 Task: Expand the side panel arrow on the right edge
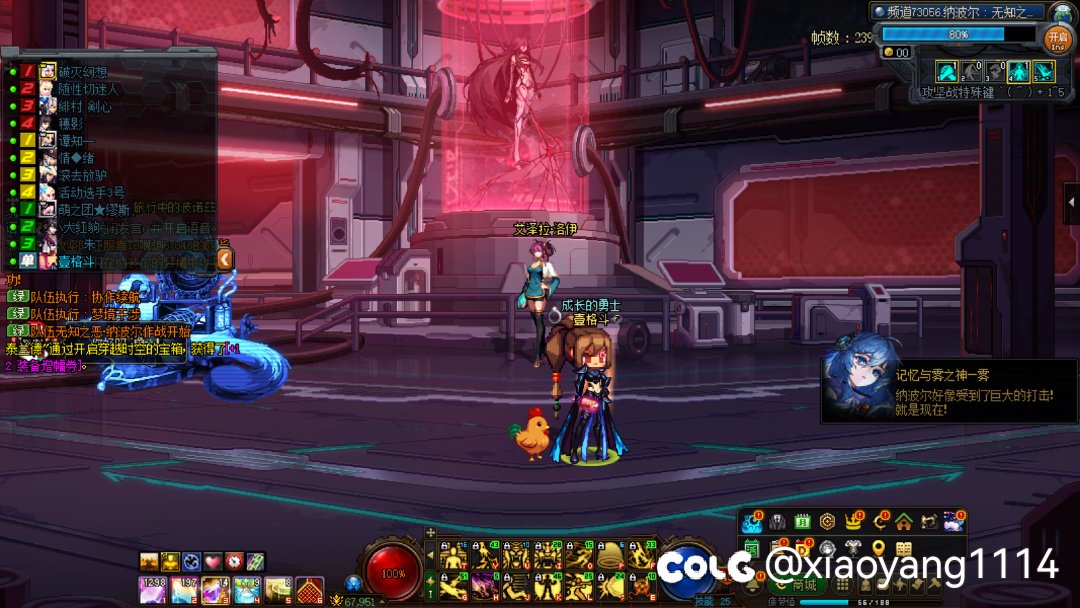pos(1072,203)
